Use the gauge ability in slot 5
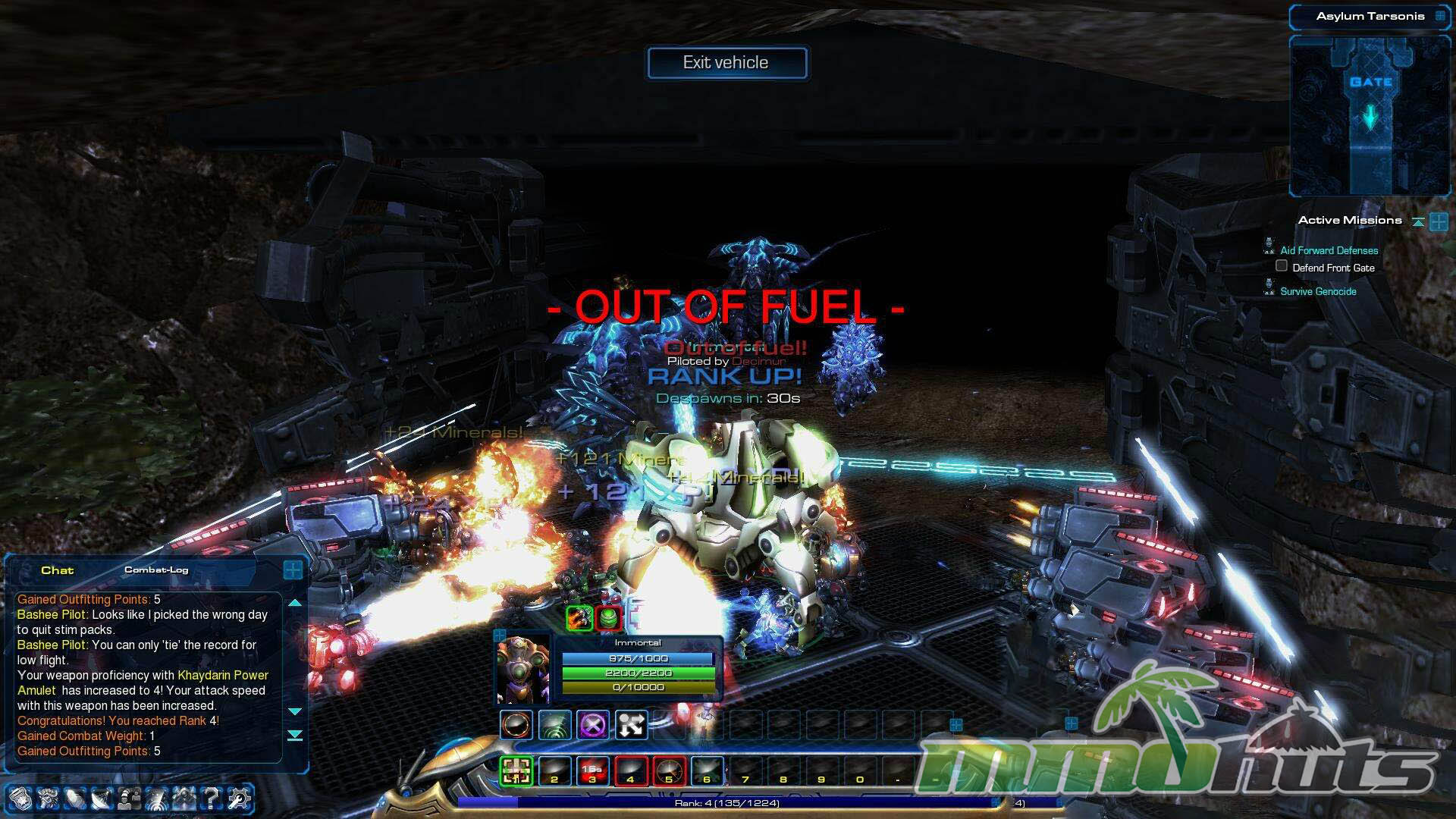The height and width of the screenshot is (819, 1456). coord(669,770)
